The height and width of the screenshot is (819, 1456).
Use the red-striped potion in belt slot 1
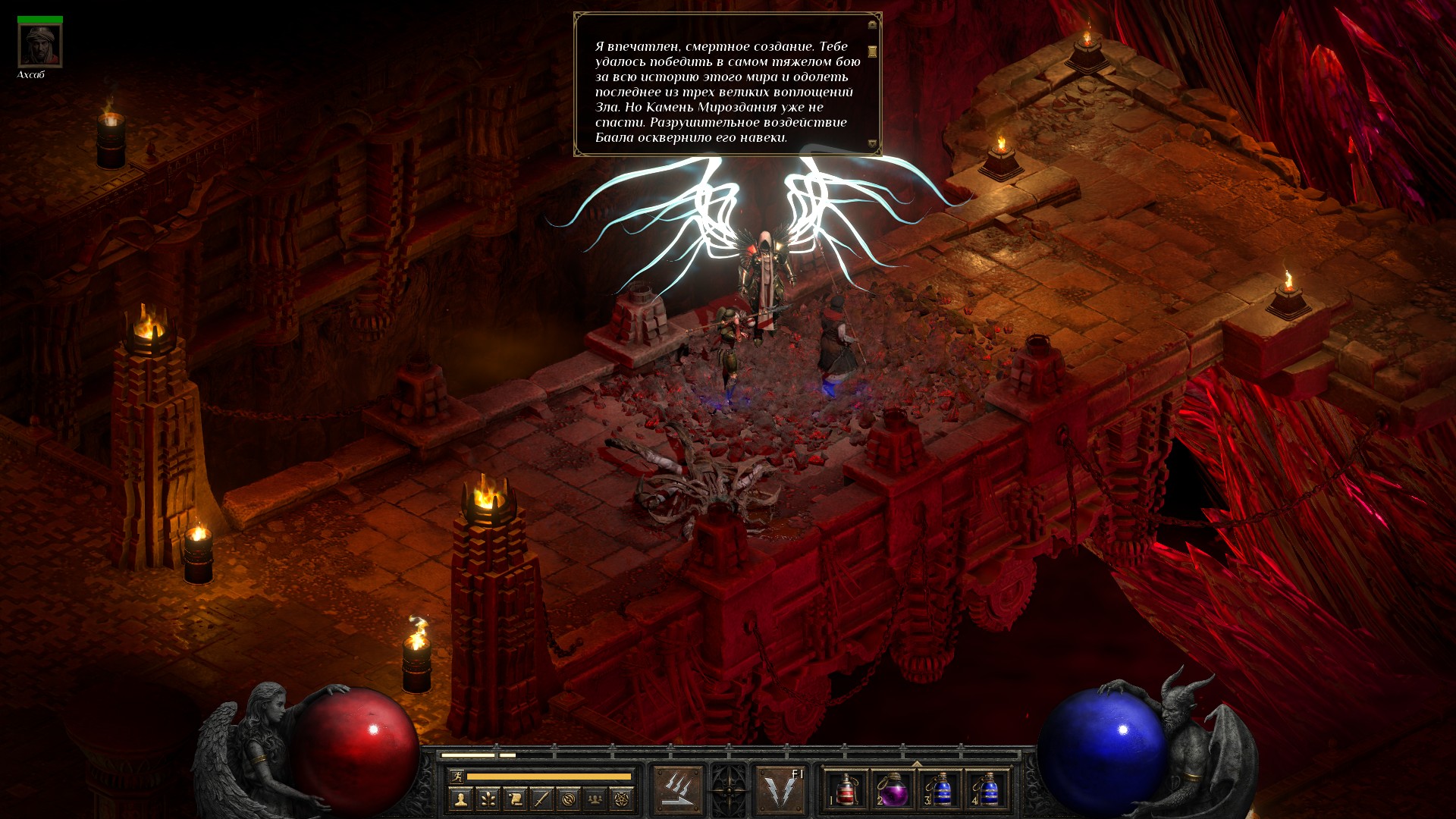[x=846, y=790]
